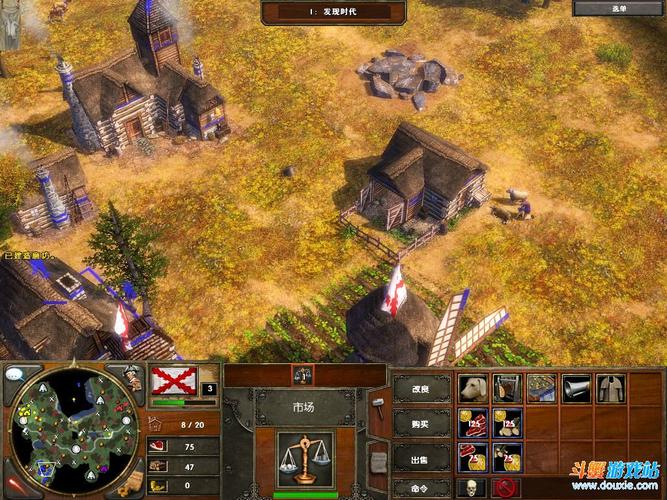This screenshot has height=500, width=667.
Task: Buy food for 125 coin
Action: click(472, 422)
